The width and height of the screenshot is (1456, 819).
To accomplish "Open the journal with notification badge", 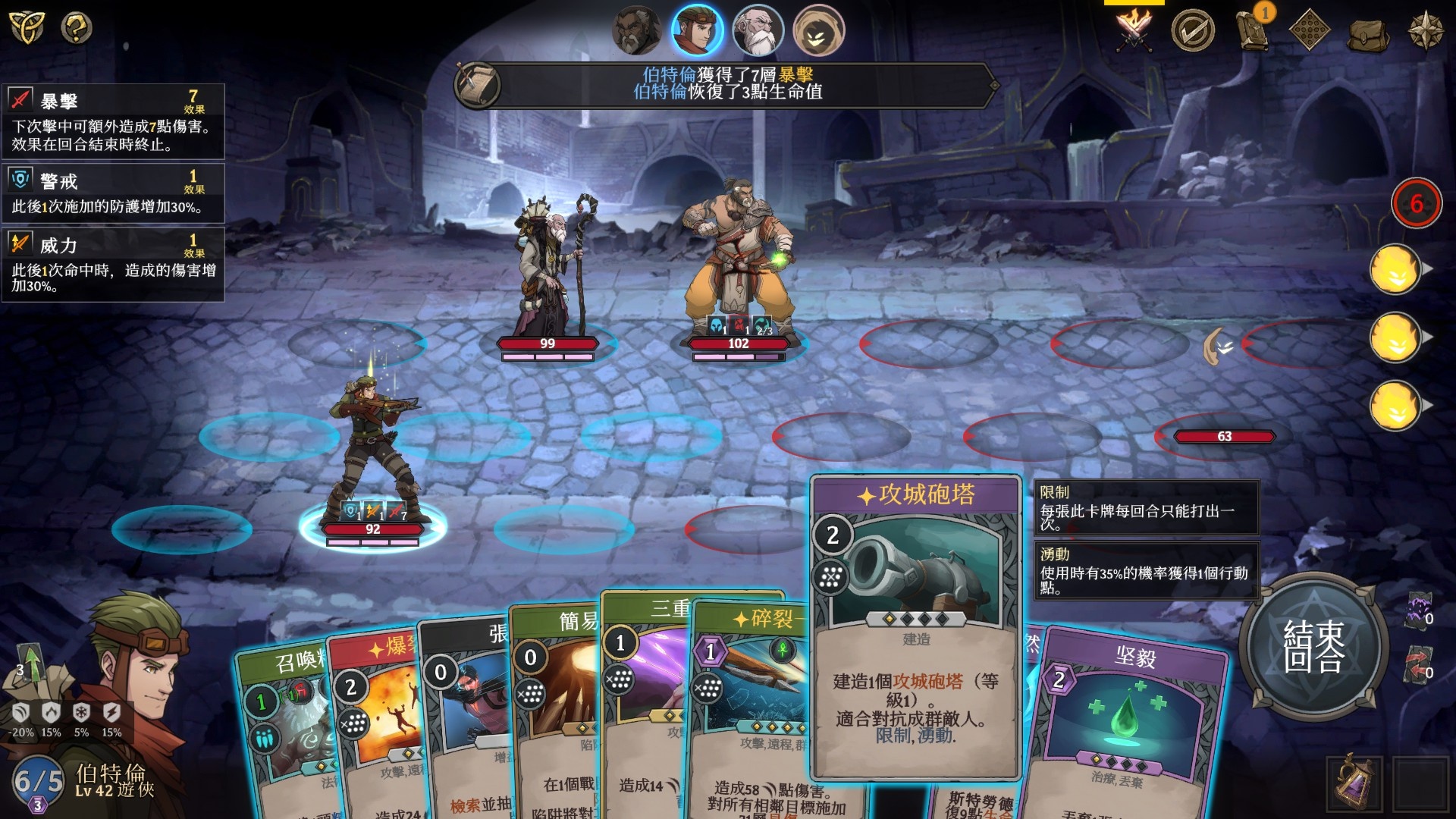I will pyautogui.click(x=1252, y=31).
